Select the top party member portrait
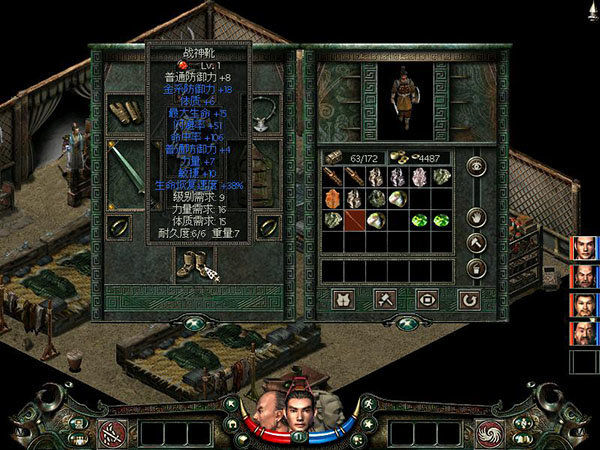 tap(584, 247)
